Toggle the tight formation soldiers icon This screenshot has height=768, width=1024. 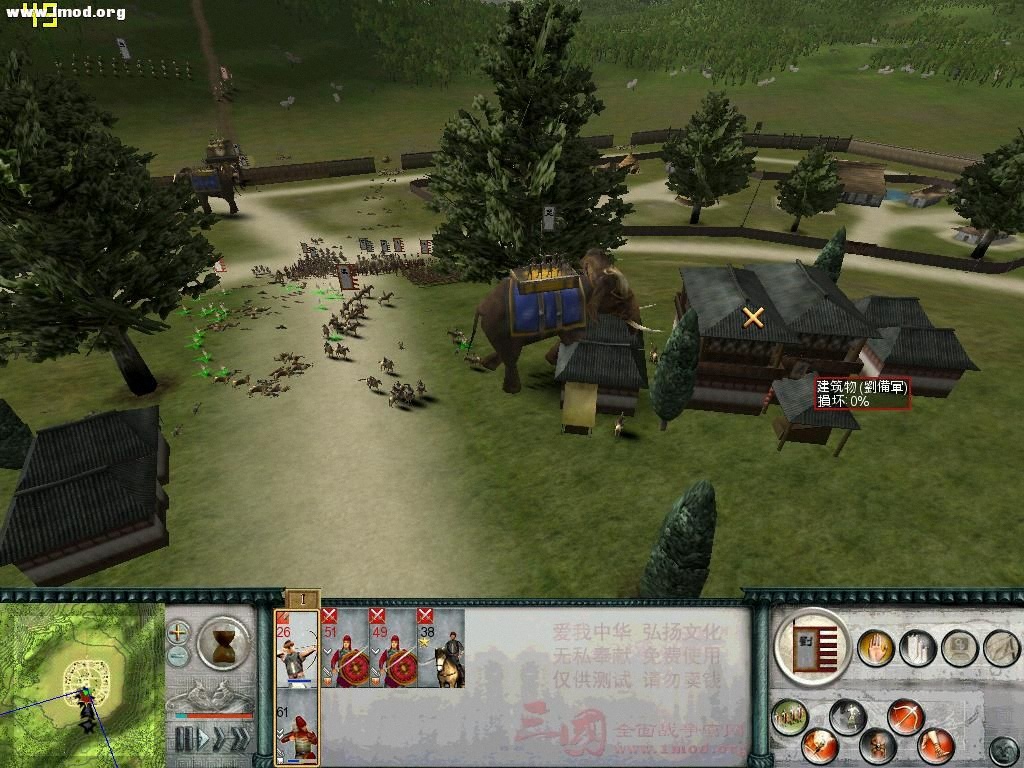click(x=917, y=648)
